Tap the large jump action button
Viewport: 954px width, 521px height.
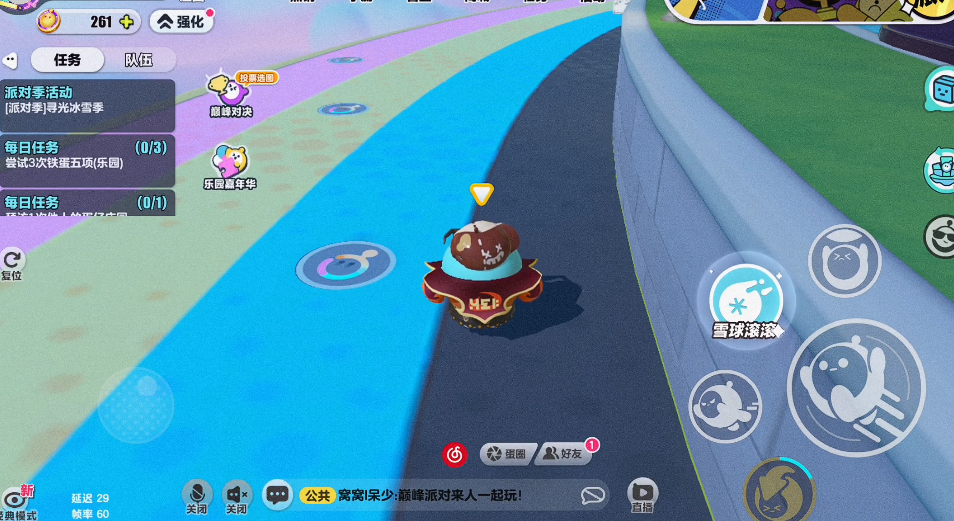point(855,385)
